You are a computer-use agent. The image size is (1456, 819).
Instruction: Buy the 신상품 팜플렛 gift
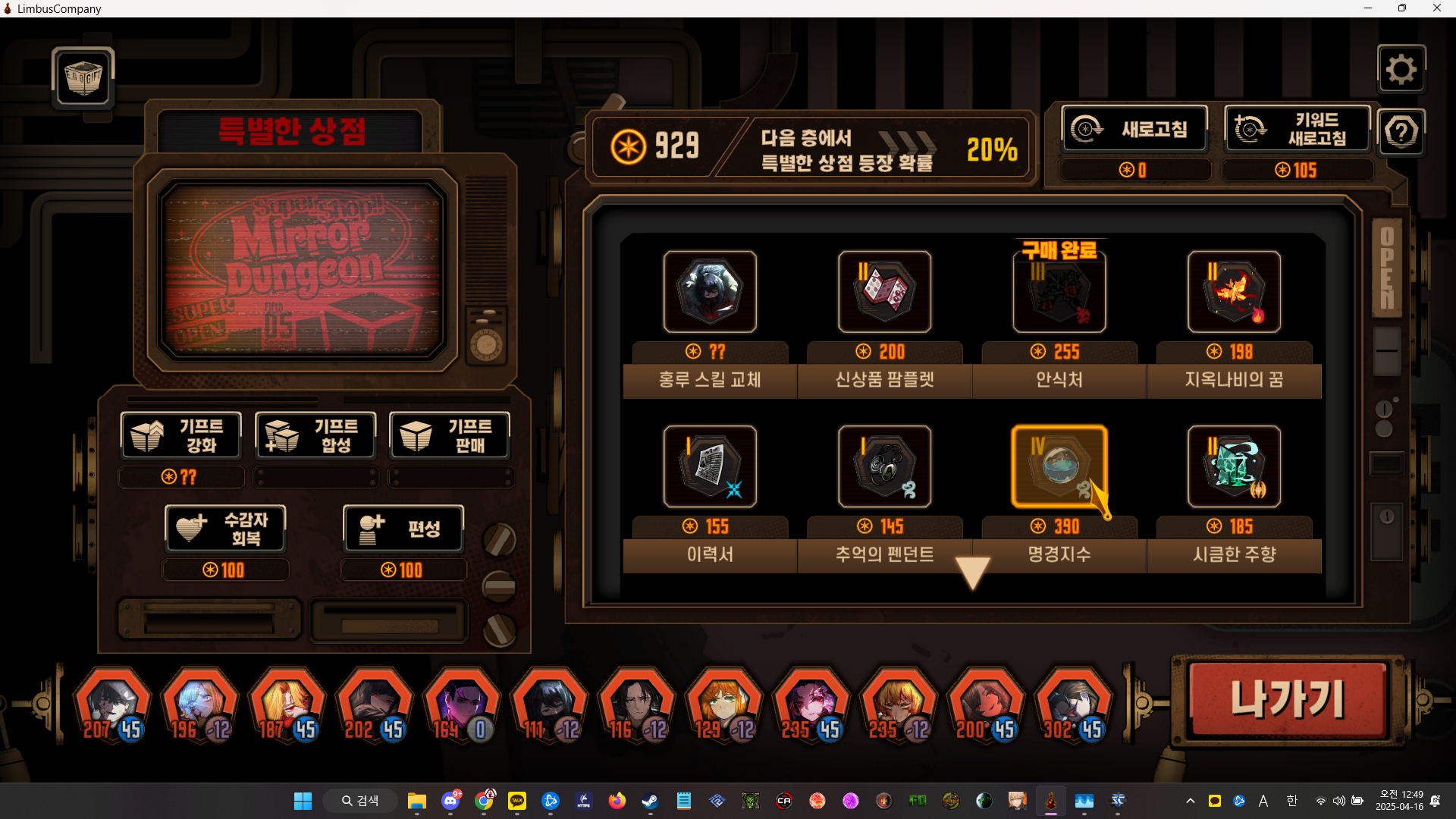(884, 292)
